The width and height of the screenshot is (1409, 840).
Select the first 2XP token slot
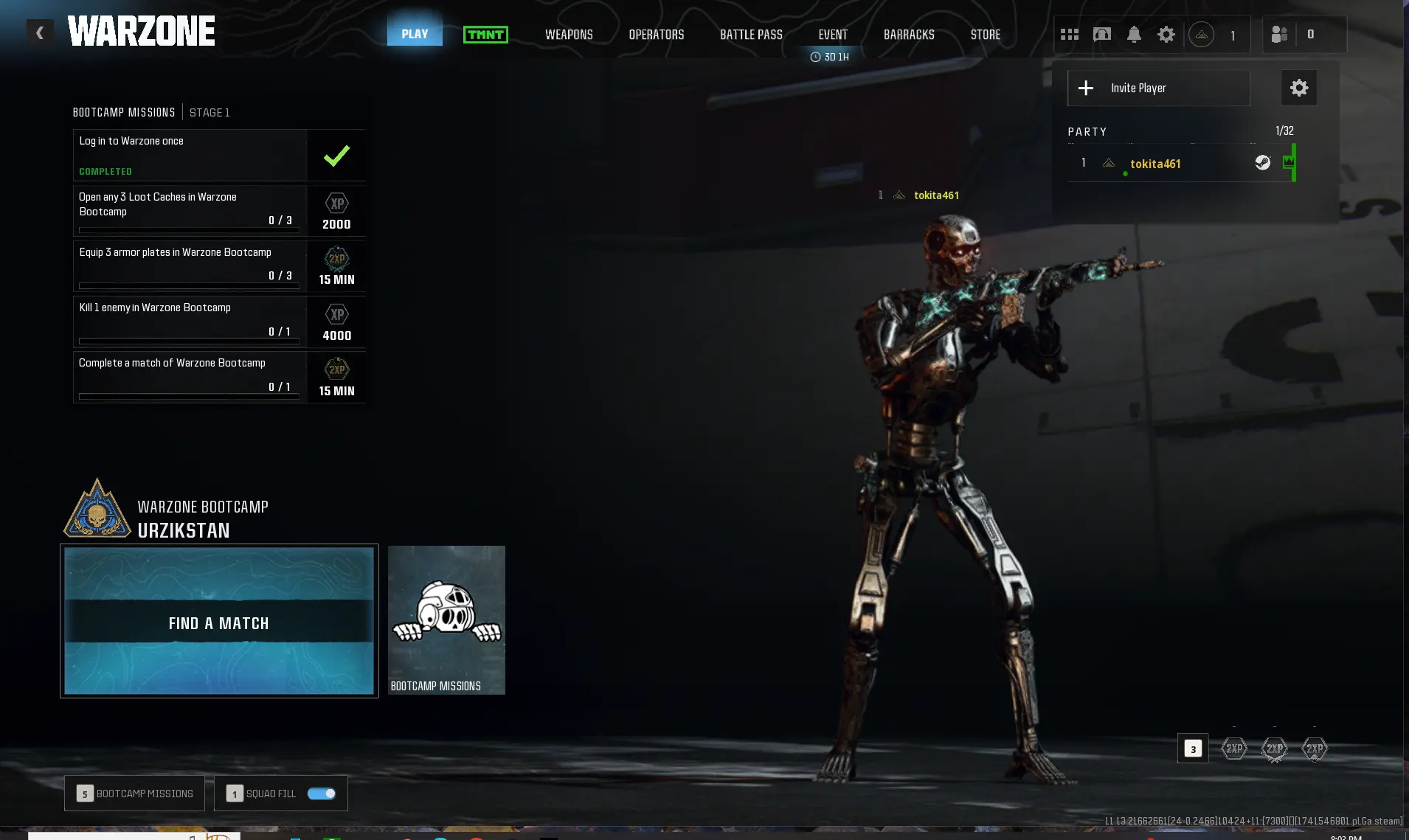(x=1233, y=749)
